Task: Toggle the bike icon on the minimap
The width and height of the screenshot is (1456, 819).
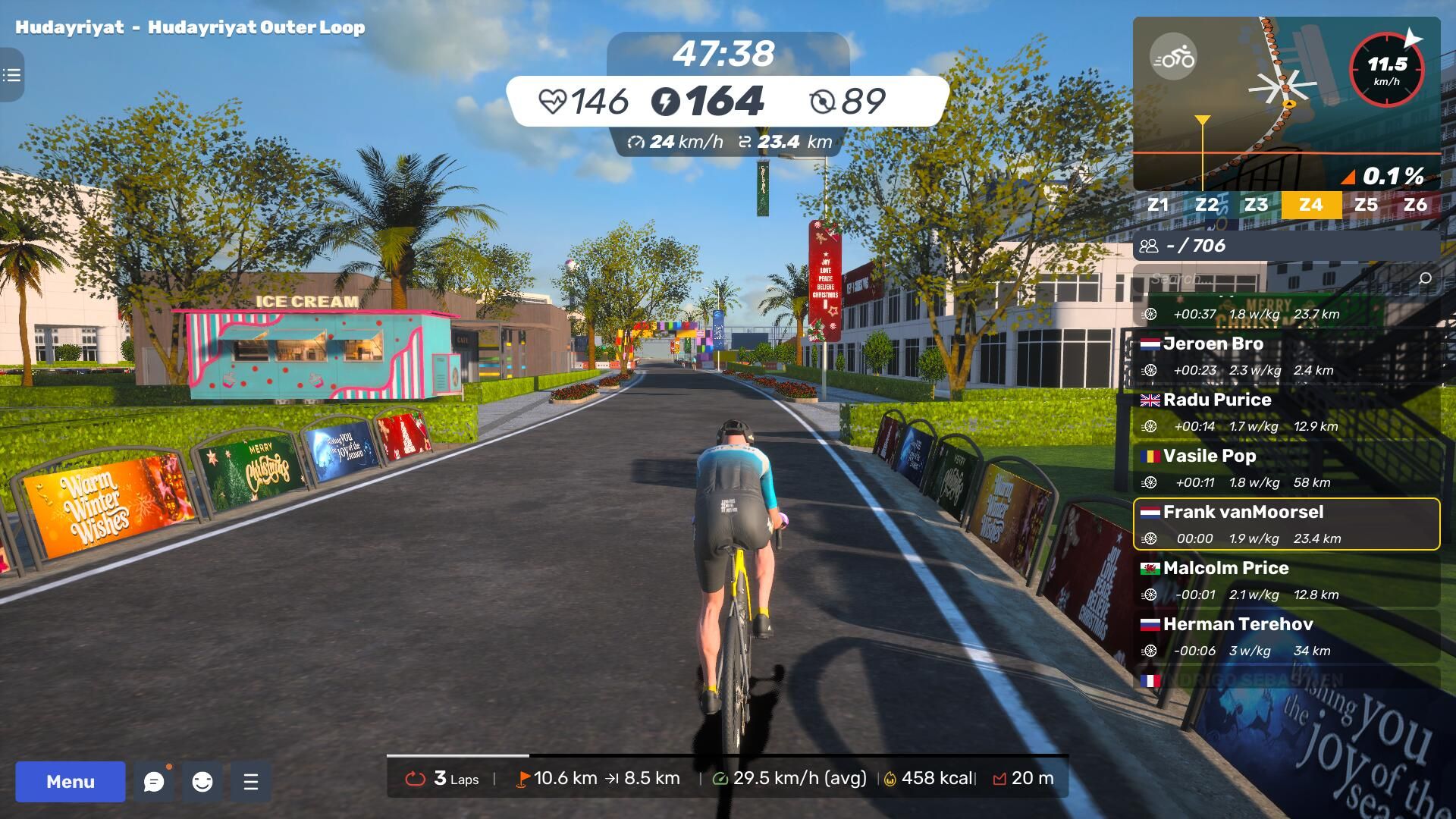Action: click(x=1173, y=58)
